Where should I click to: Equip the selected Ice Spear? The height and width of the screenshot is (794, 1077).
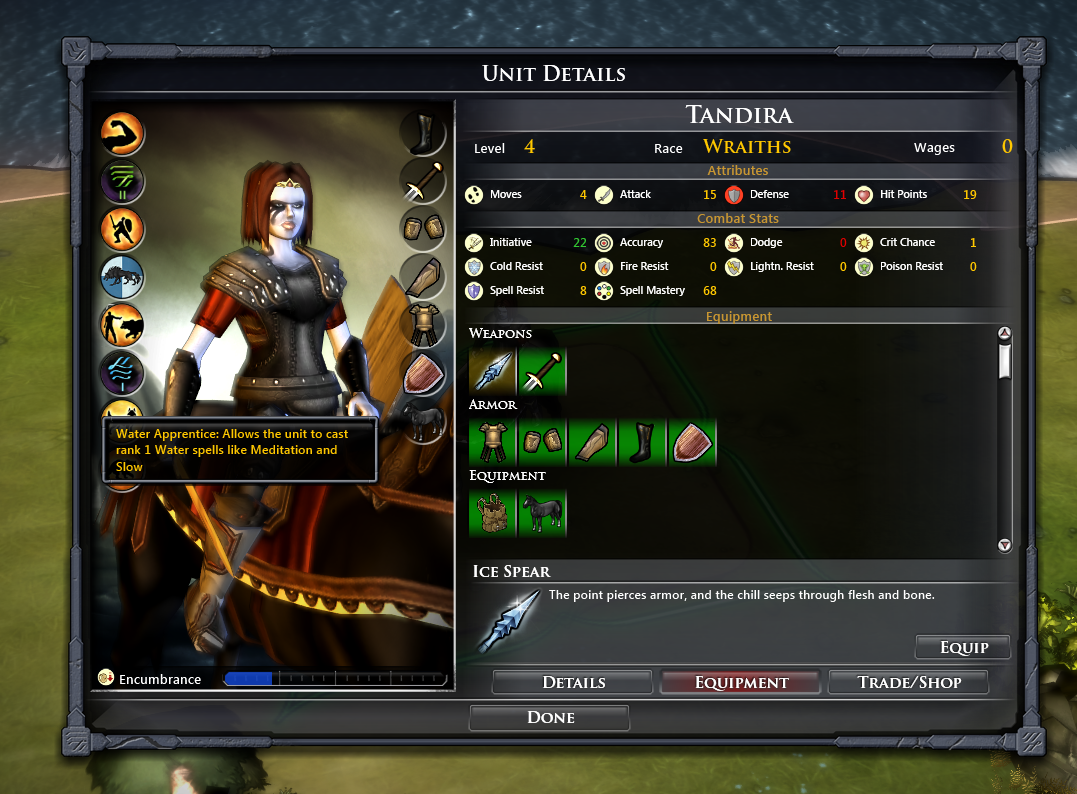point(963,647)
